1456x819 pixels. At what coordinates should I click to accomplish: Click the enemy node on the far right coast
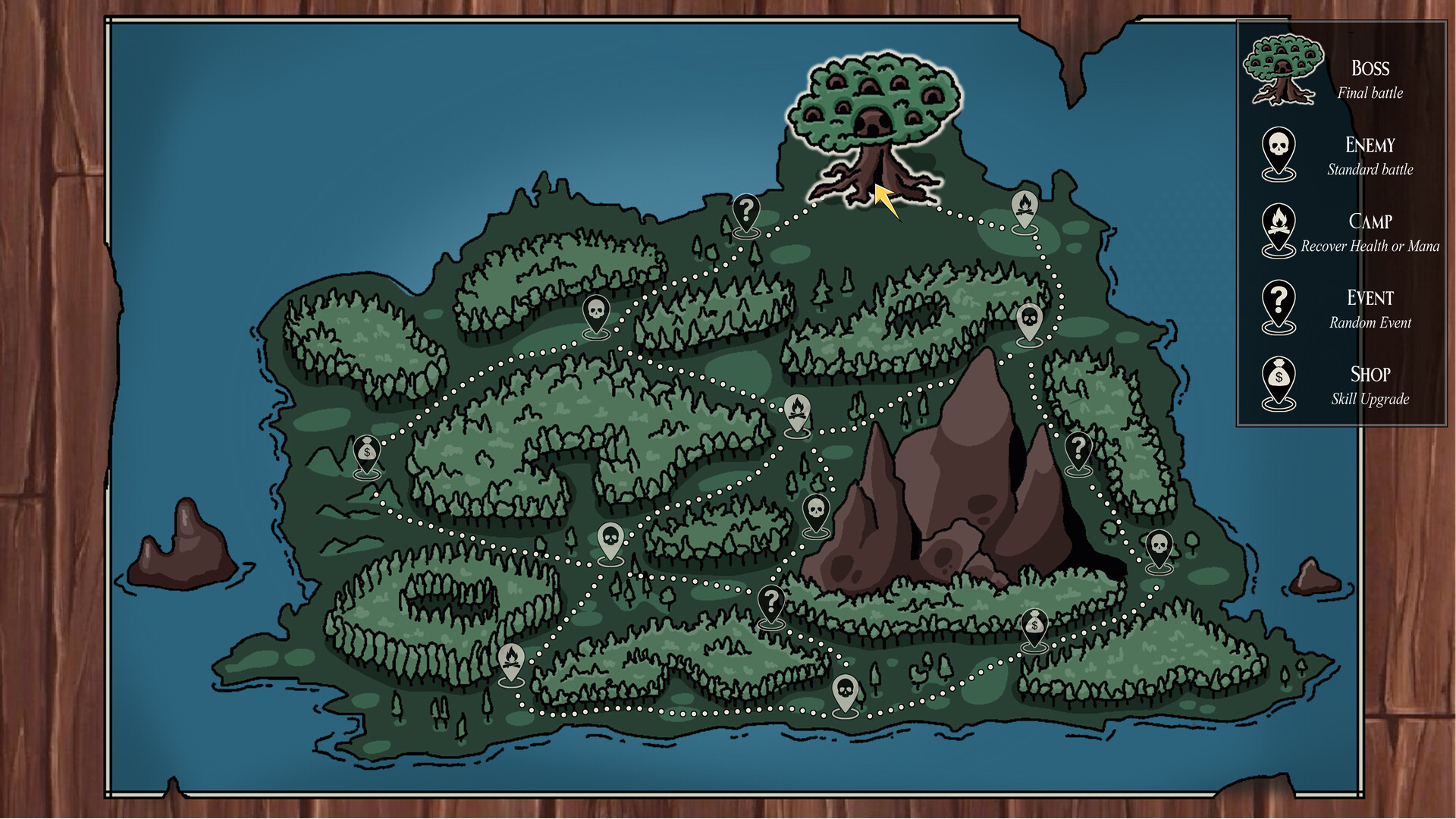(x=1160, y=546)
